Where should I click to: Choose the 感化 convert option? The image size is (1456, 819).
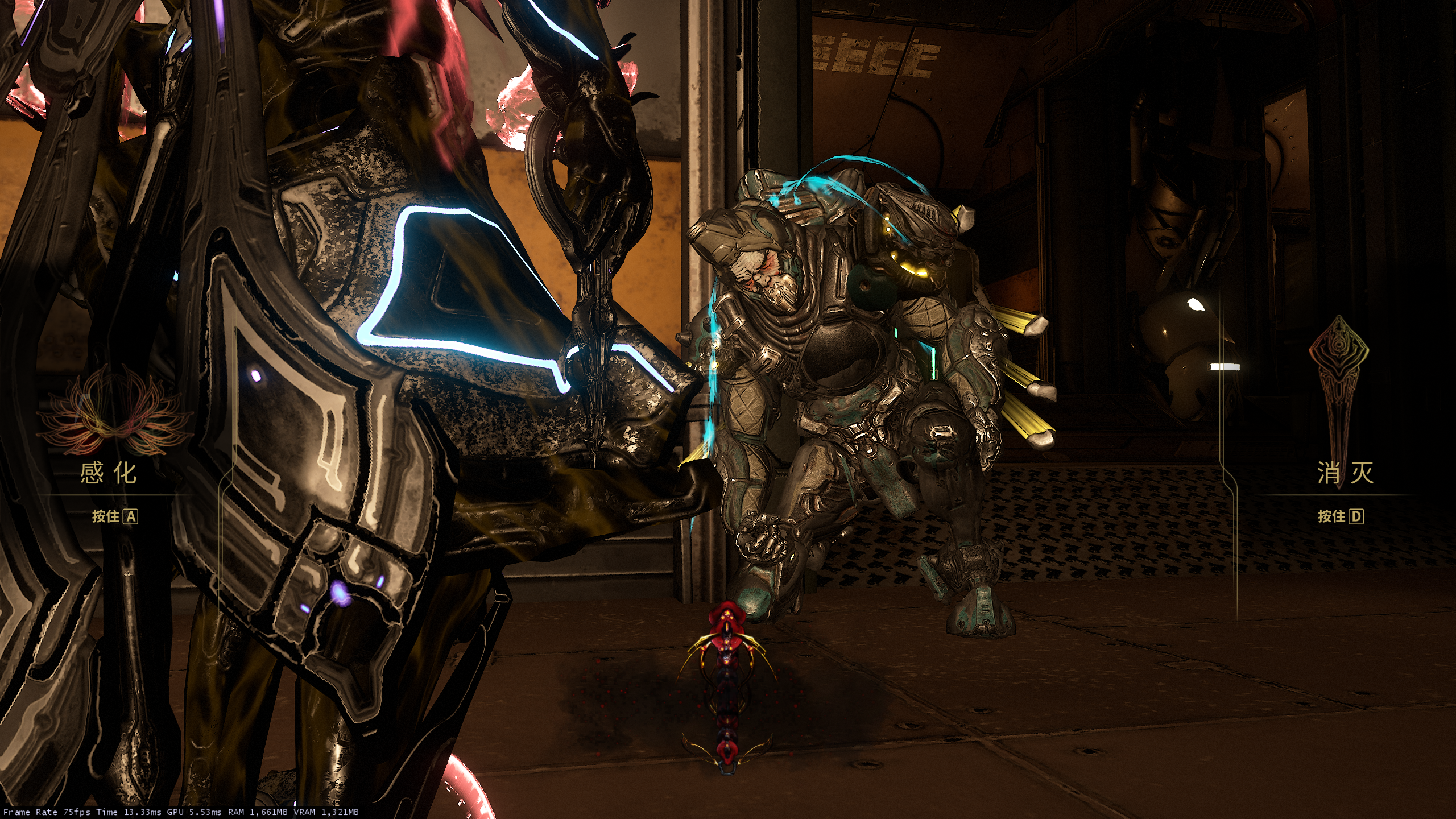point(109,473)
